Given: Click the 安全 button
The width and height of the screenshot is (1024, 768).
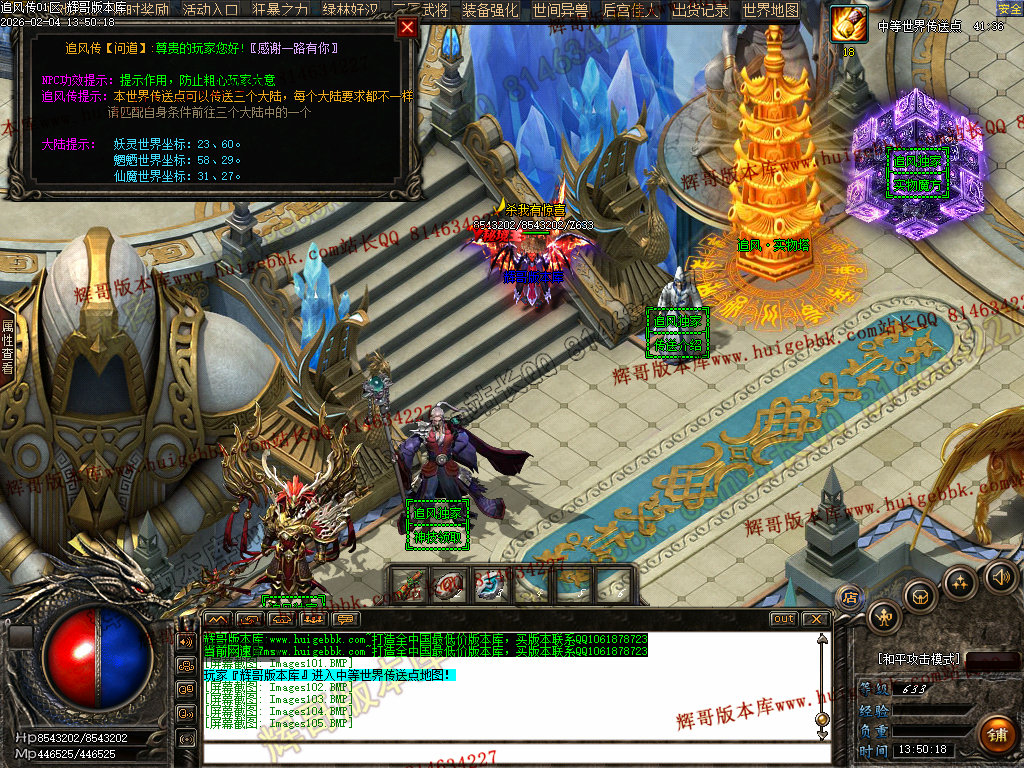Looking at the screenshot, I should pos(1009,9).
